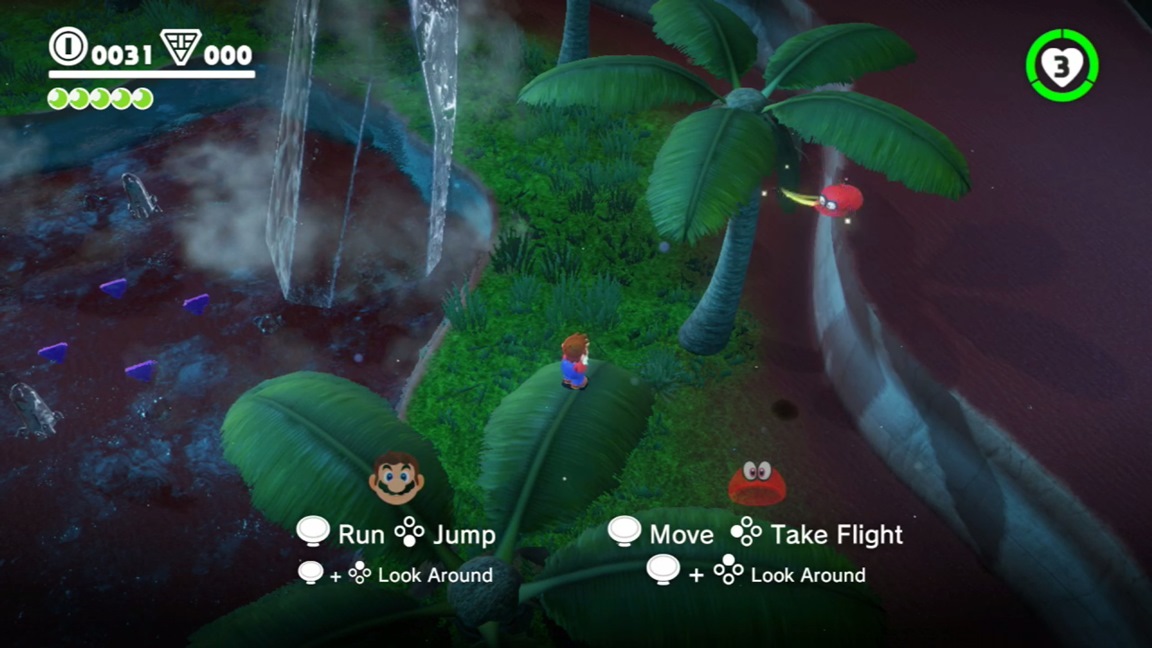This screenshot has width=1152, height=648.
Task: Select the Cappy icon above the Move prompt
Action: point(757,482)
